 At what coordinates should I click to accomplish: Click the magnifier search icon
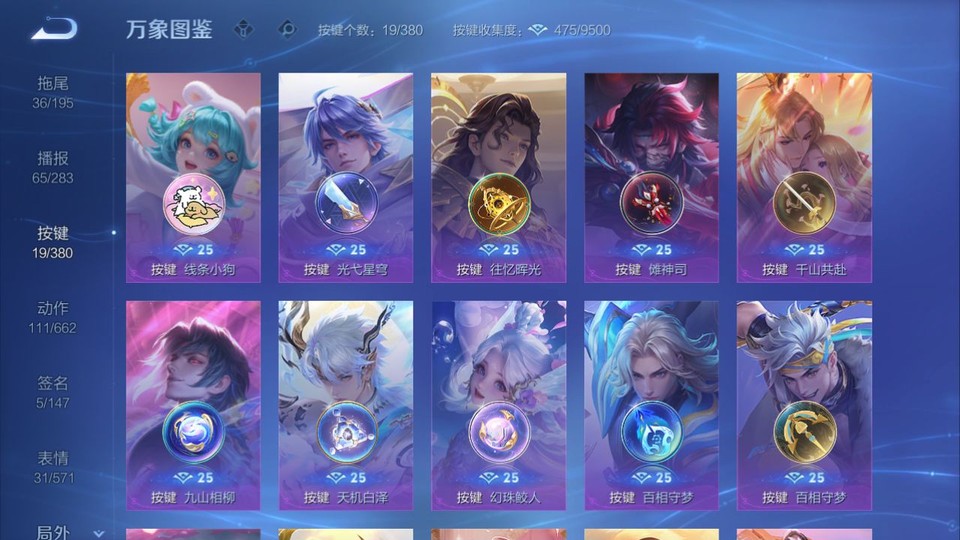tap(287, 29)
